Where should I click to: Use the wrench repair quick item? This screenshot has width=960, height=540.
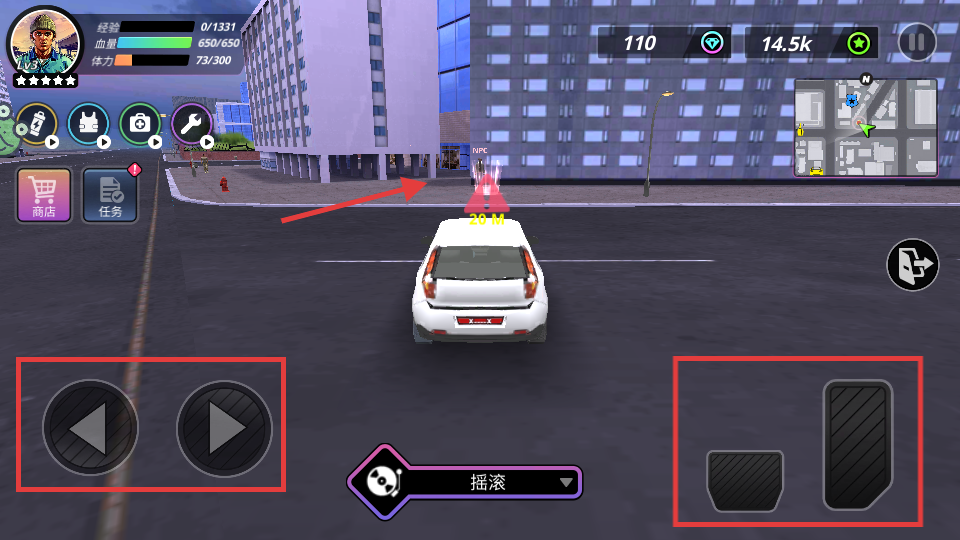[x=191, y=124]
